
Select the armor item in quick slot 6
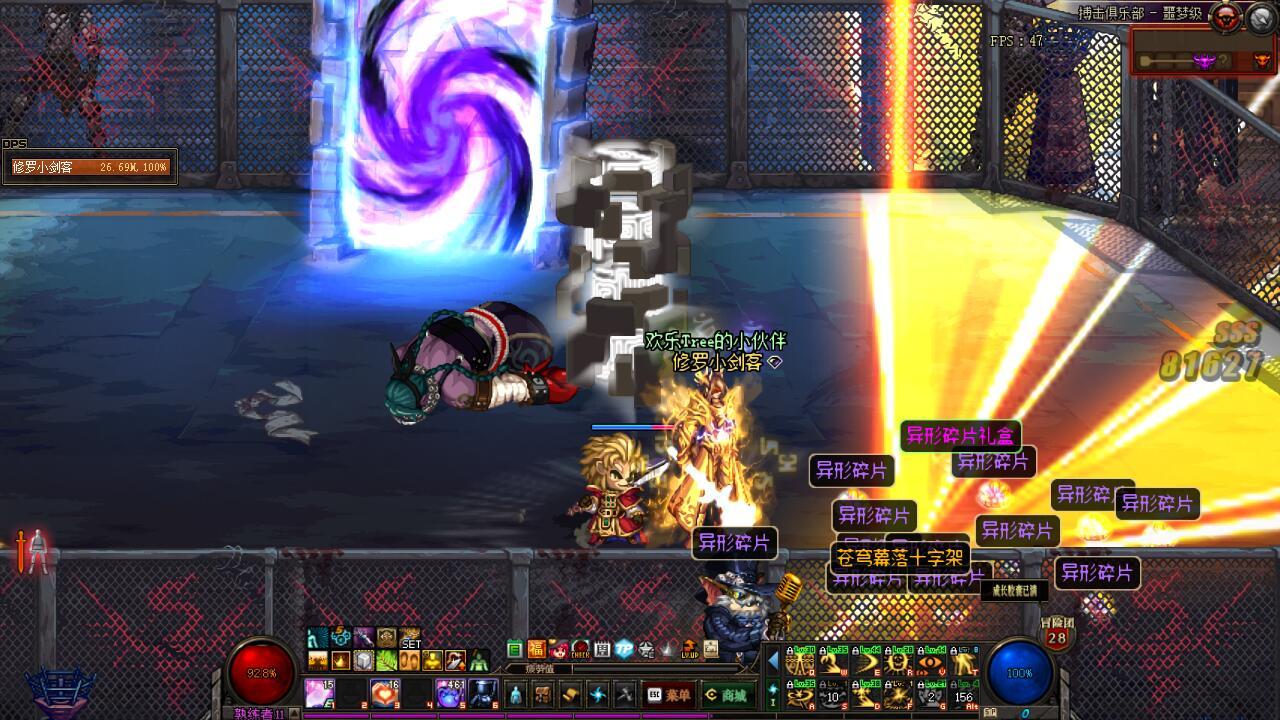click(x=483, y=692)
